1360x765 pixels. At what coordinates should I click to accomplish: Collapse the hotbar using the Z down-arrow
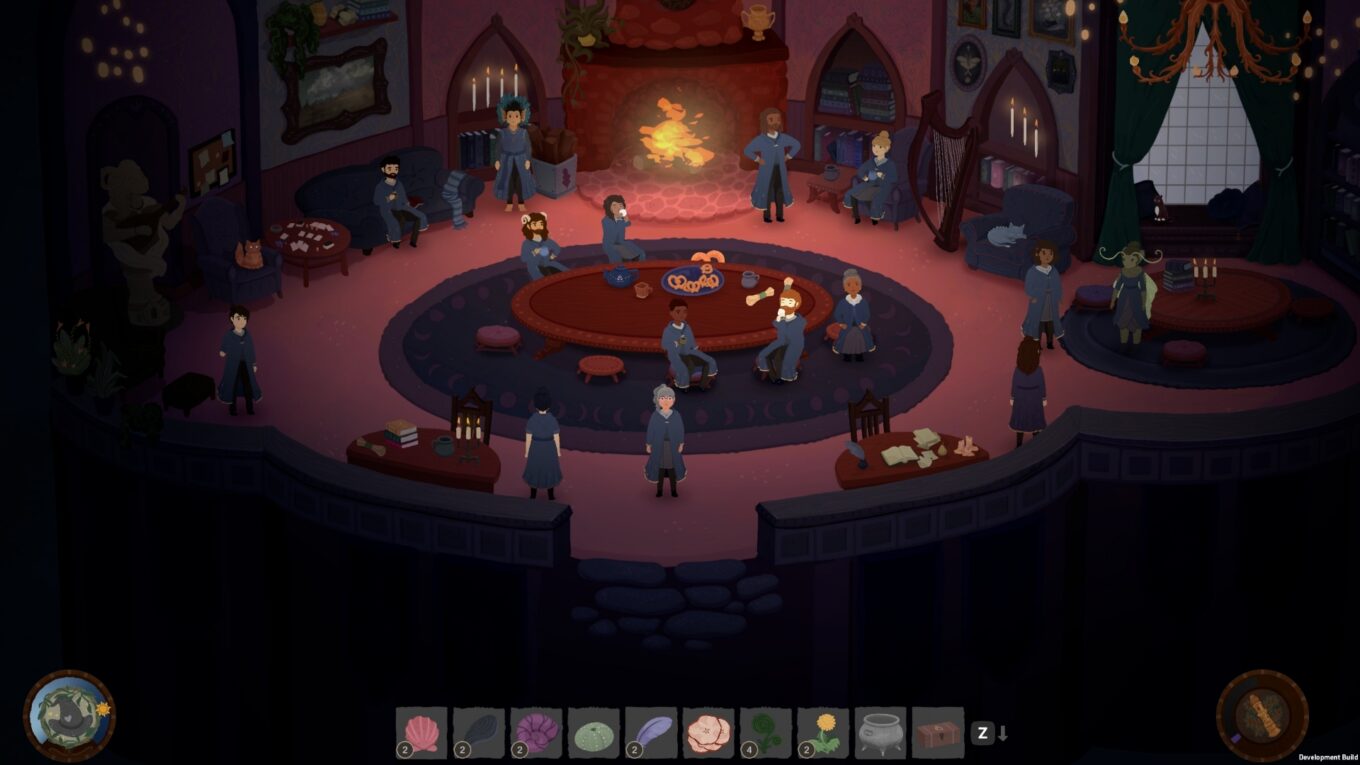[x=992, y=732]
